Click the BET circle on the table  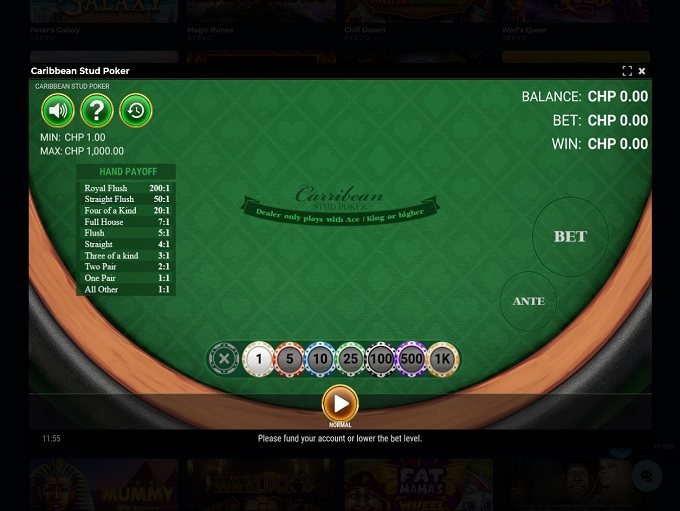pos(570,236)
